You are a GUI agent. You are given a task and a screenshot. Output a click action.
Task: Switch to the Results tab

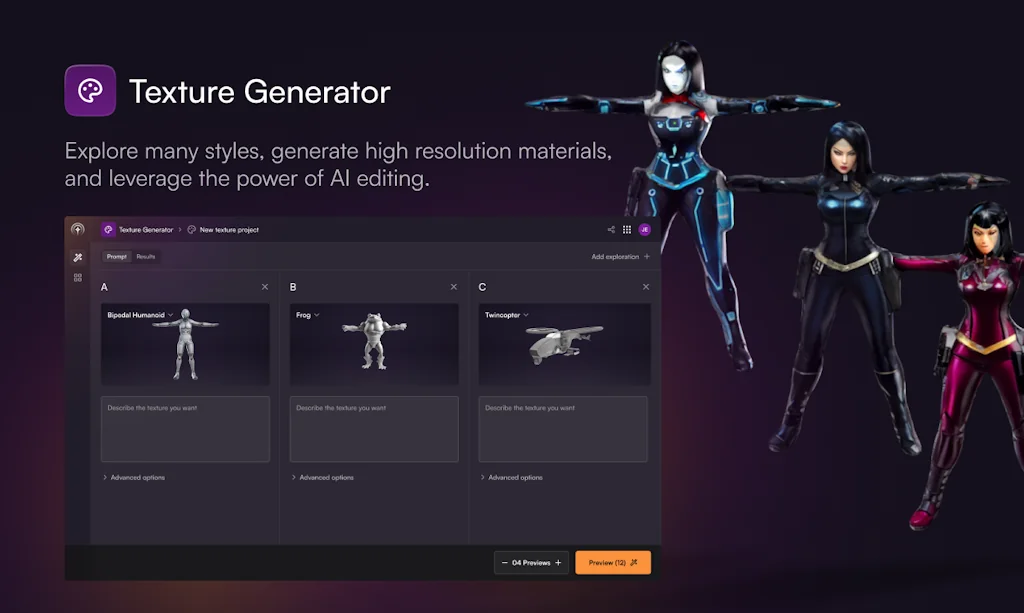tap(146, 257)
